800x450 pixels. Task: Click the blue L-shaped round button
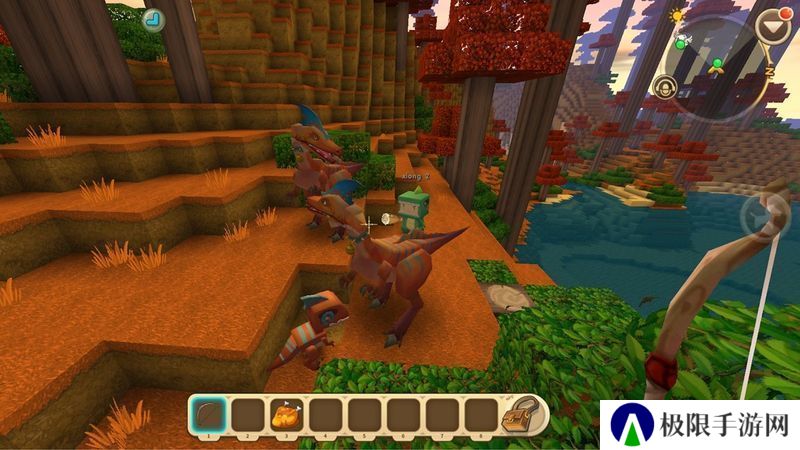pos(153,19)
